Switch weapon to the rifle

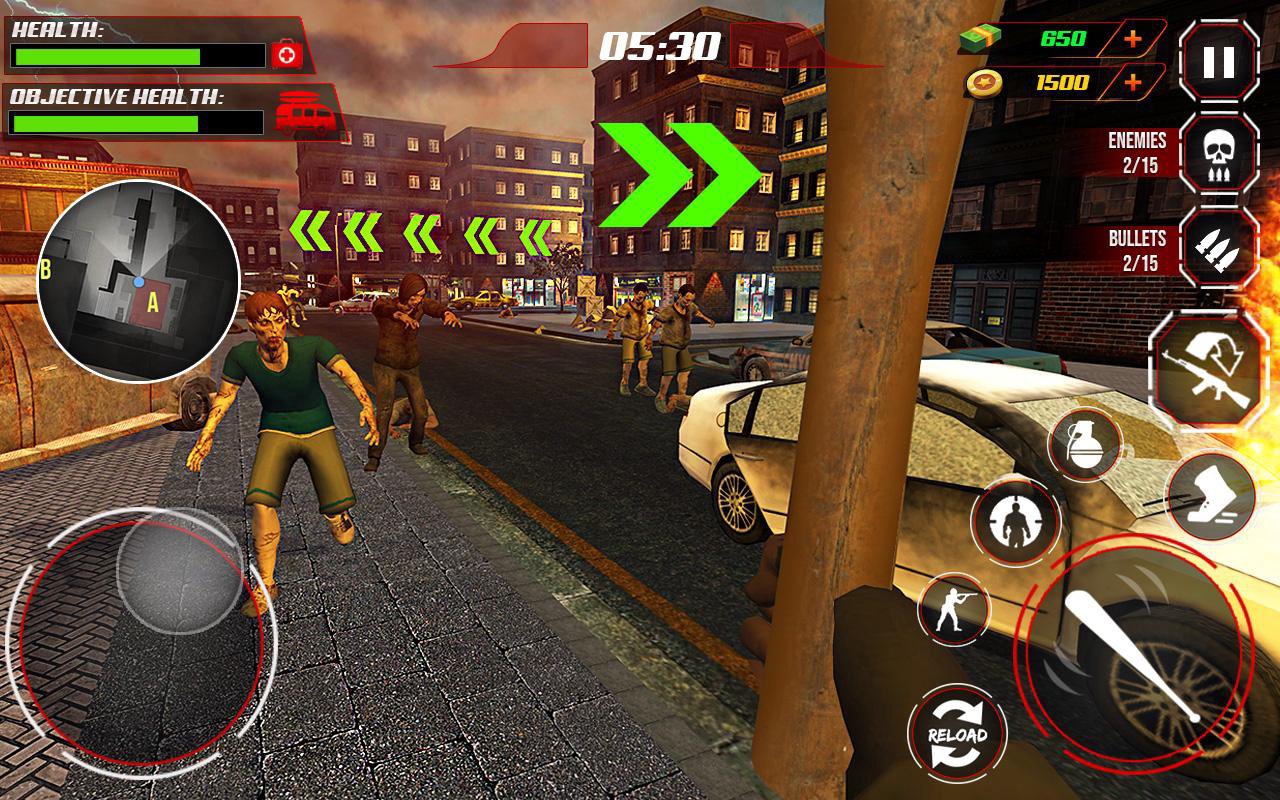coord(1208,370)
